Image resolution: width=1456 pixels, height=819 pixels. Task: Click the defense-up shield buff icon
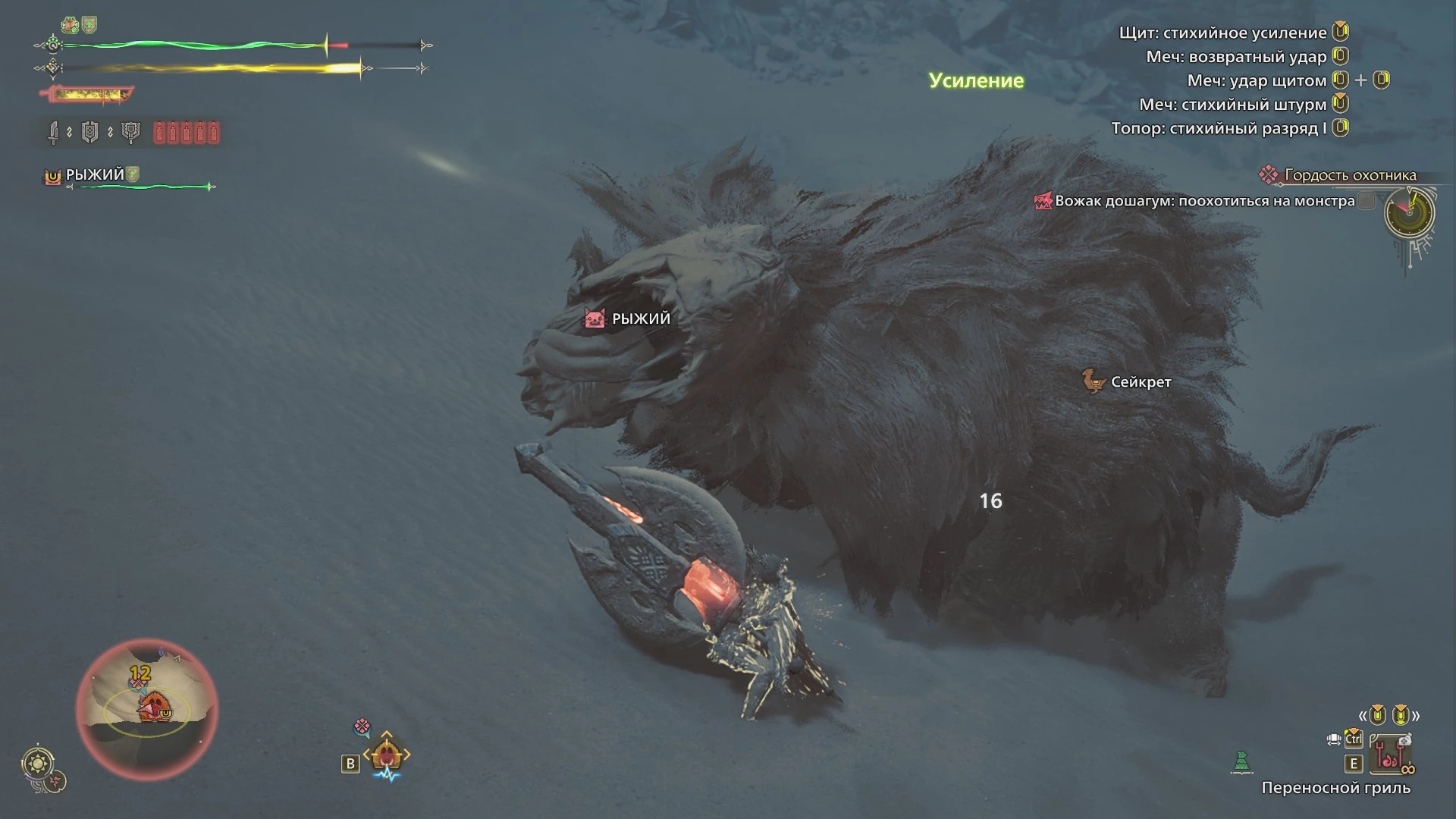pyautogui.click(x=89, y=25)
